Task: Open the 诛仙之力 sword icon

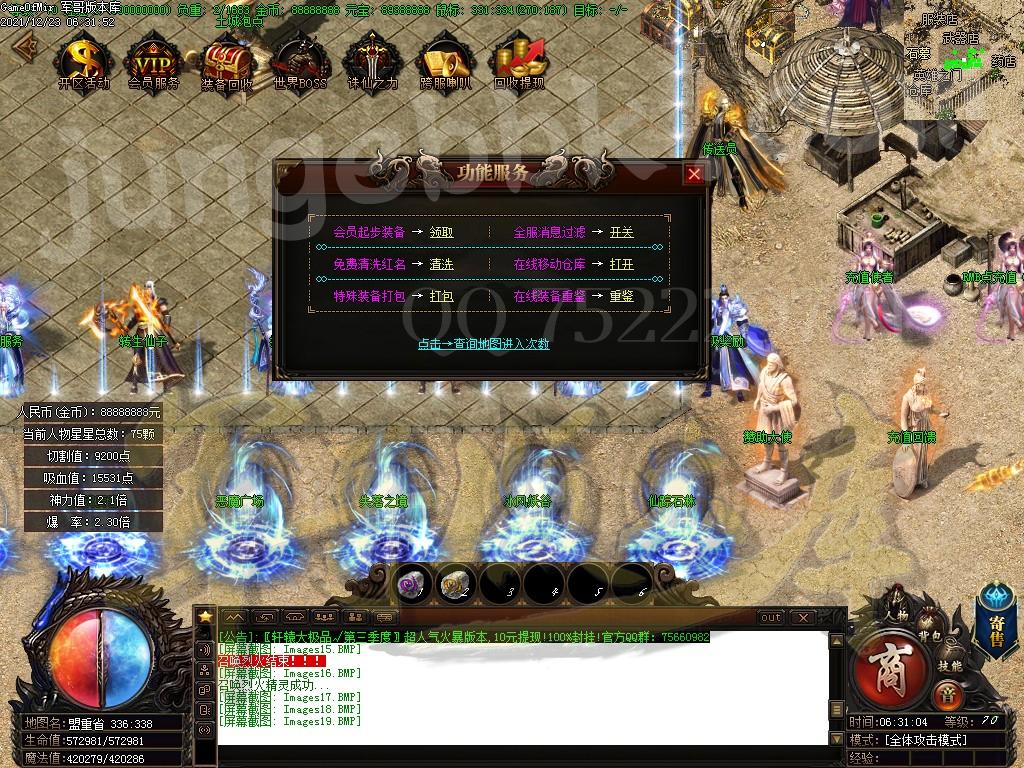Action: (372, 62)
